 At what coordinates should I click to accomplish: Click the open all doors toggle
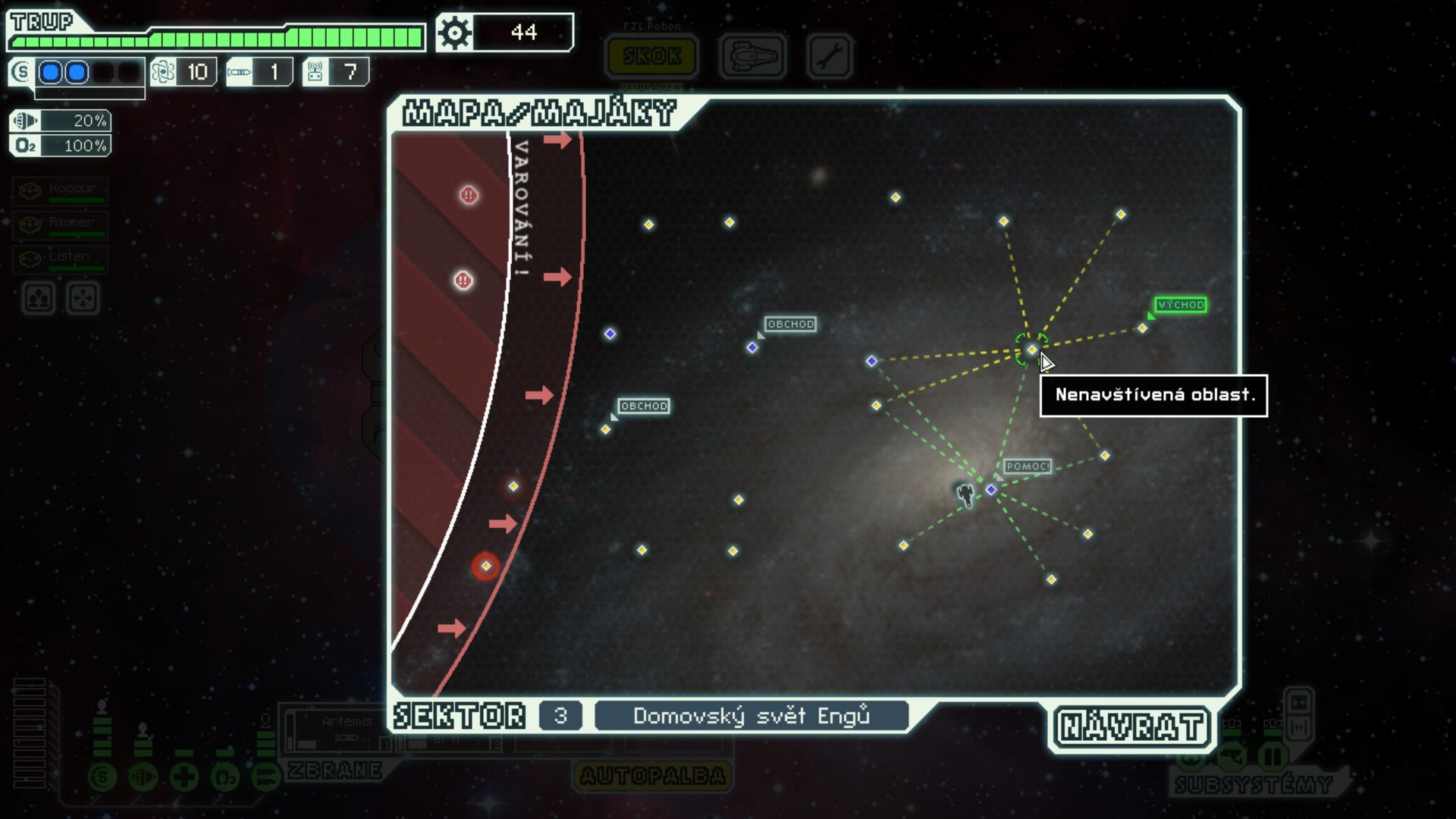1298,702
